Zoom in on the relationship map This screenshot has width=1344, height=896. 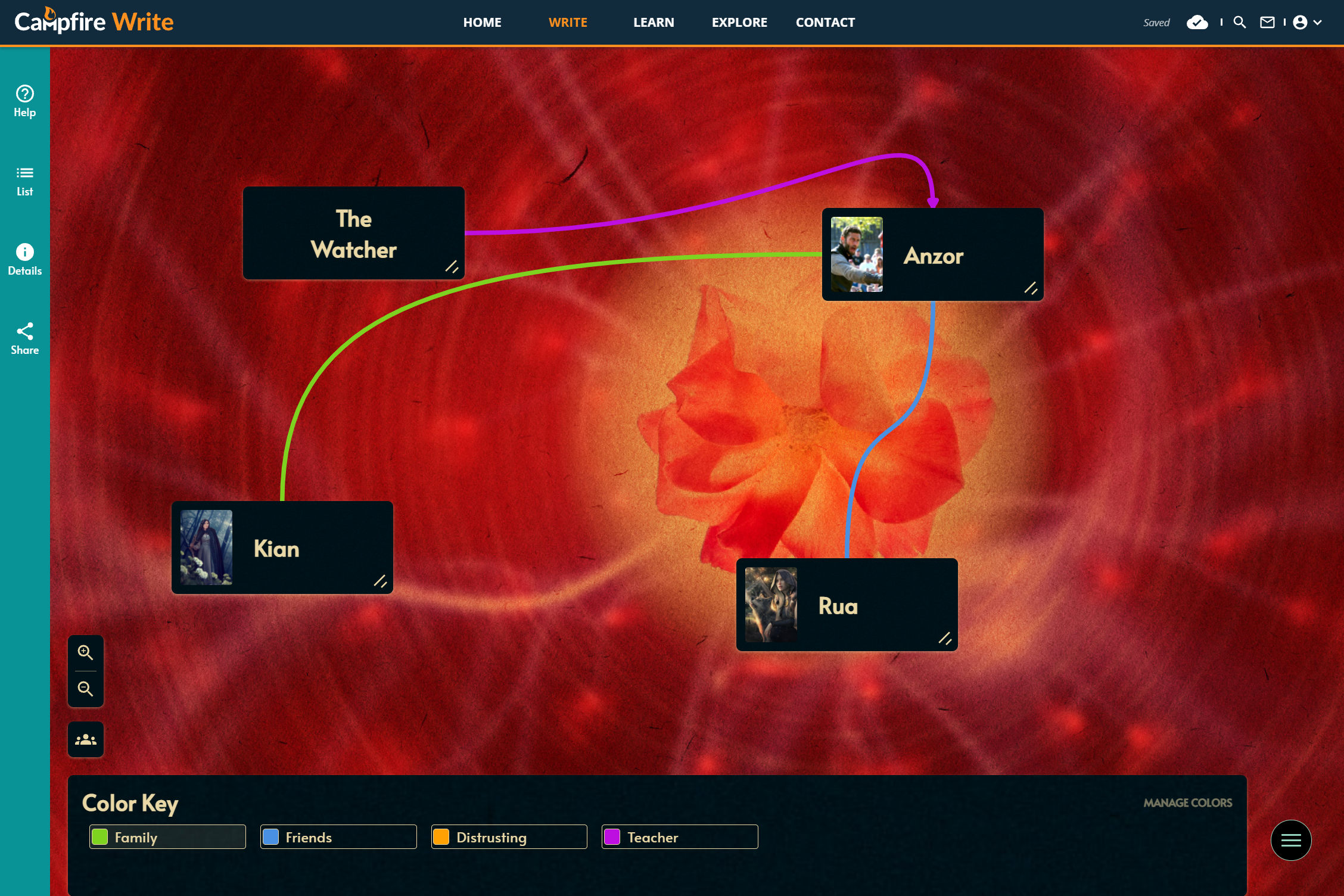85,653
